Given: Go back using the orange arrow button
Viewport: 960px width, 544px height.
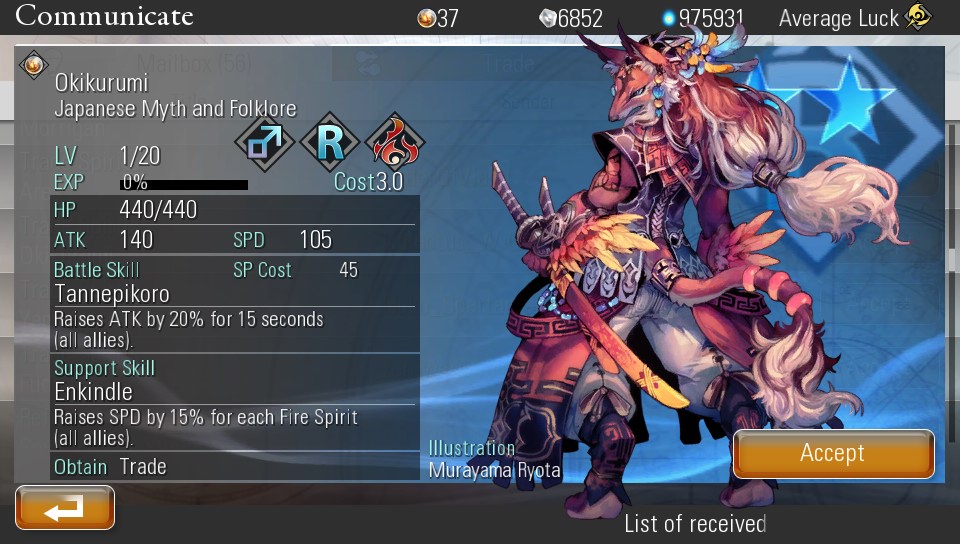Looking at the screenshot, I should [65, 508].
